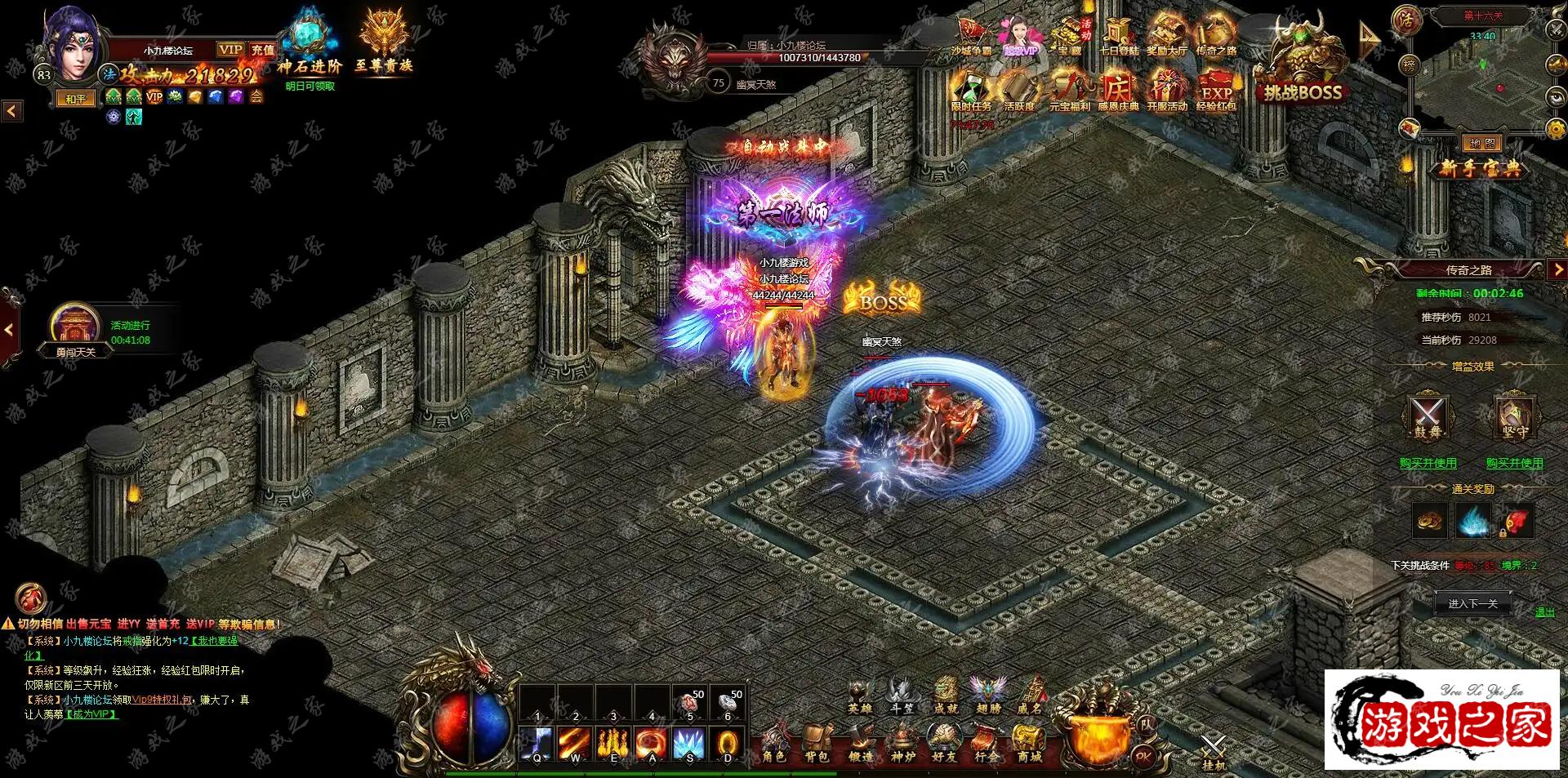The width and height of the screenshot is (1568, 778).
Task: Click the 充值 recharge button
Action: (x=263, y=50)
